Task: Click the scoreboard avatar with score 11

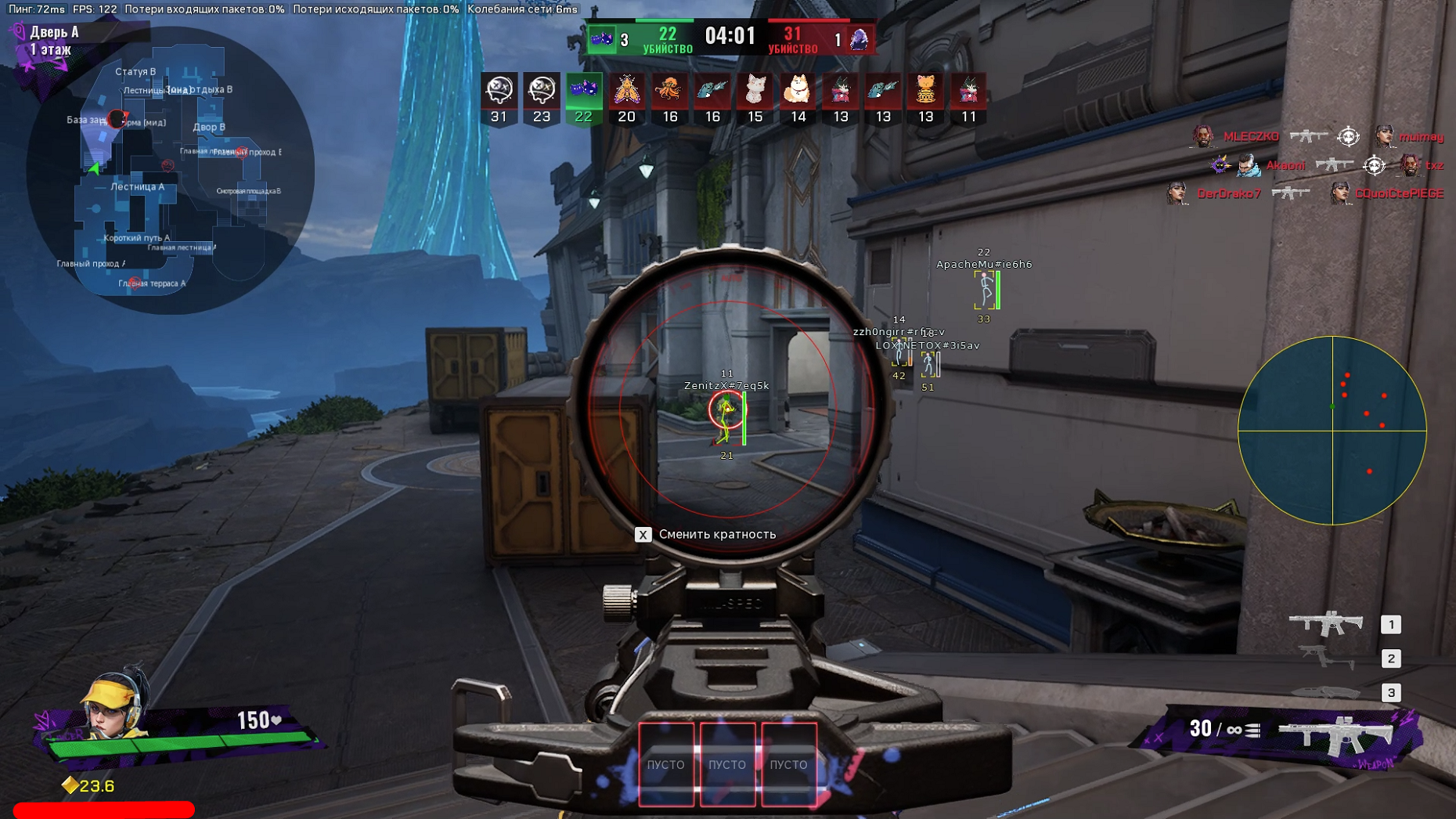Action: coord(968,91)
